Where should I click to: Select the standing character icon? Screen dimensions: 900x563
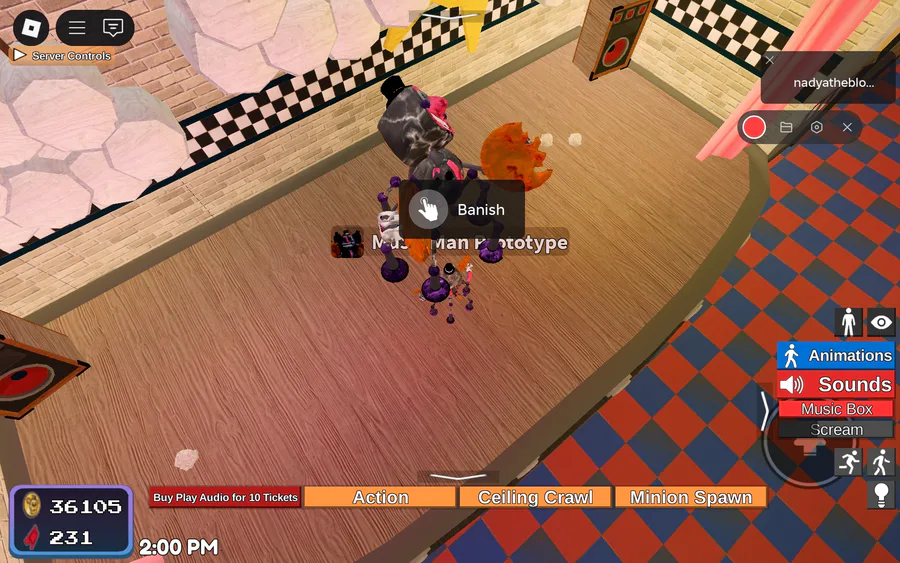[849, 322]
